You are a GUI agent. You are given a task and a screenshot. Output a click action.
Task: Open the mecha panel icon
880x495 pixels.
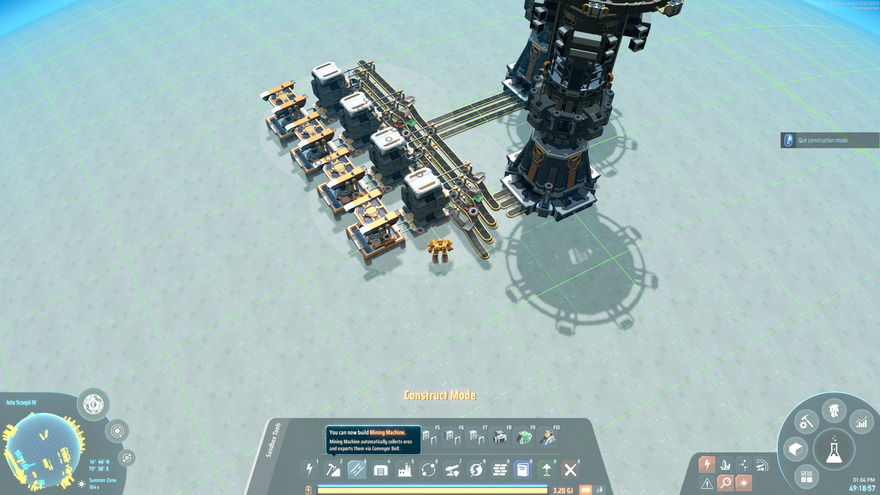tap(832, 410)
